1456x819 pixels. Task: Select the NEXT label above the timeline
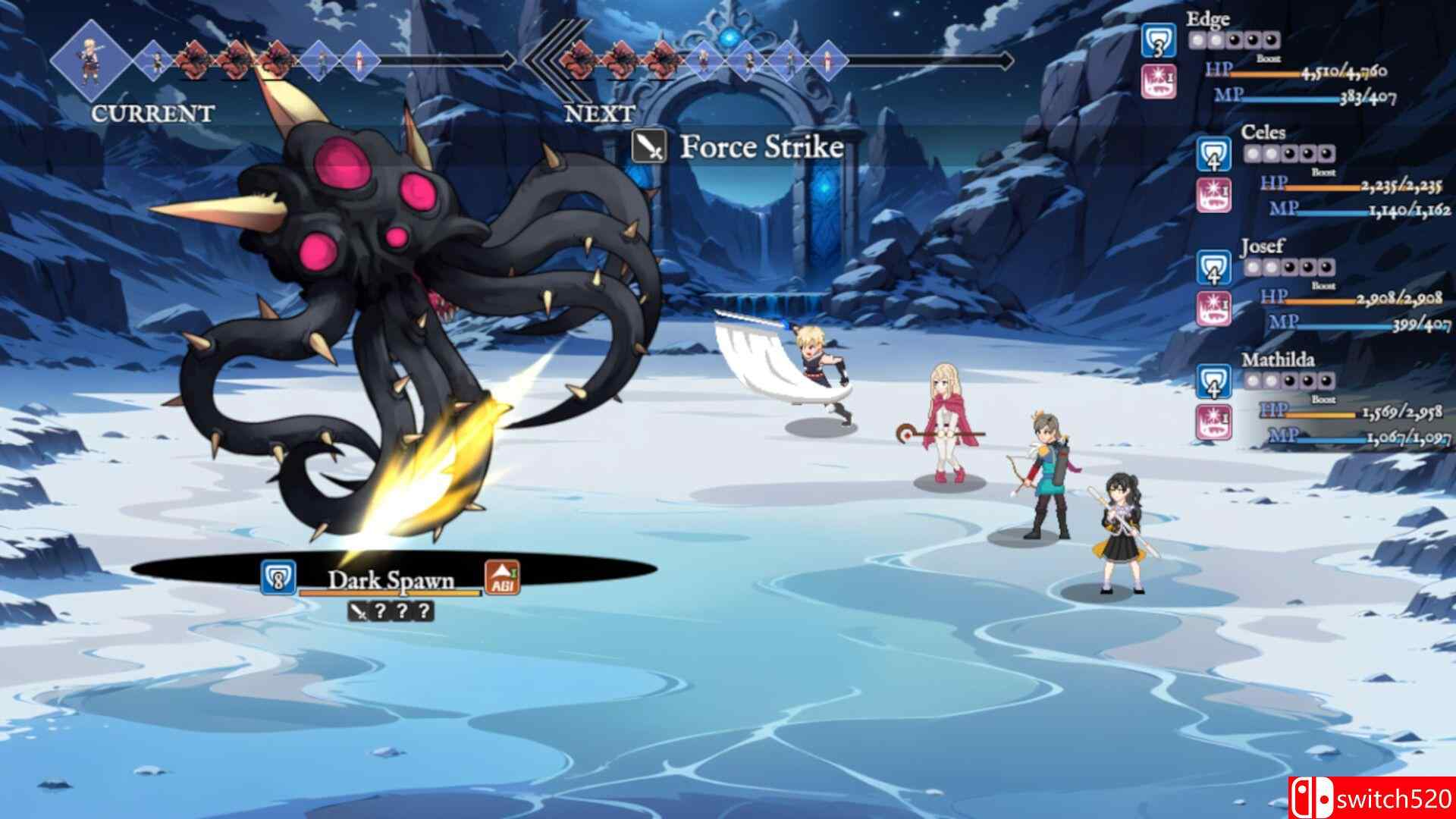599,114
